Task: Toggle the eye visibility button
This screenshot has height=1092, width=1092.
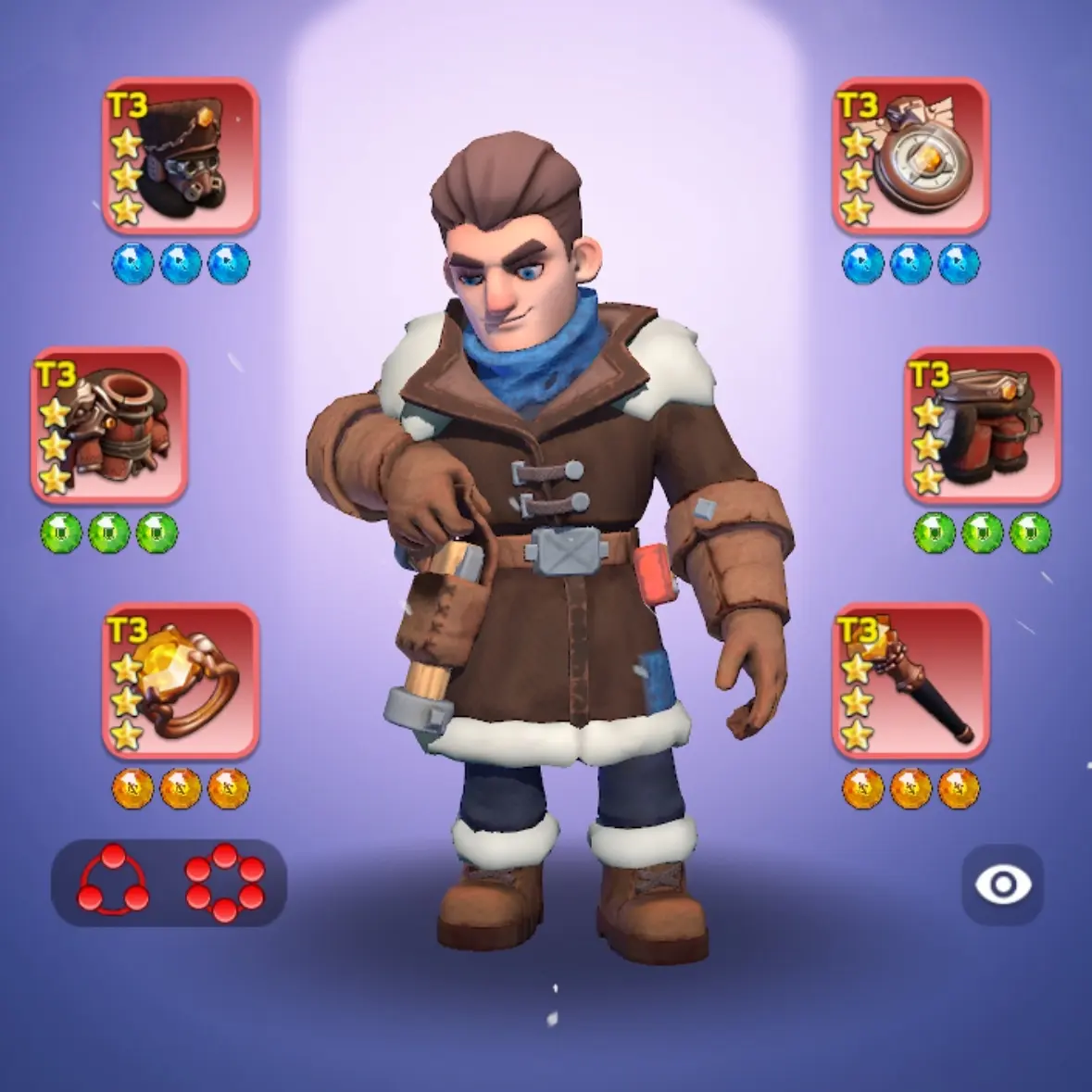Action: click(x=1002, y=885)
